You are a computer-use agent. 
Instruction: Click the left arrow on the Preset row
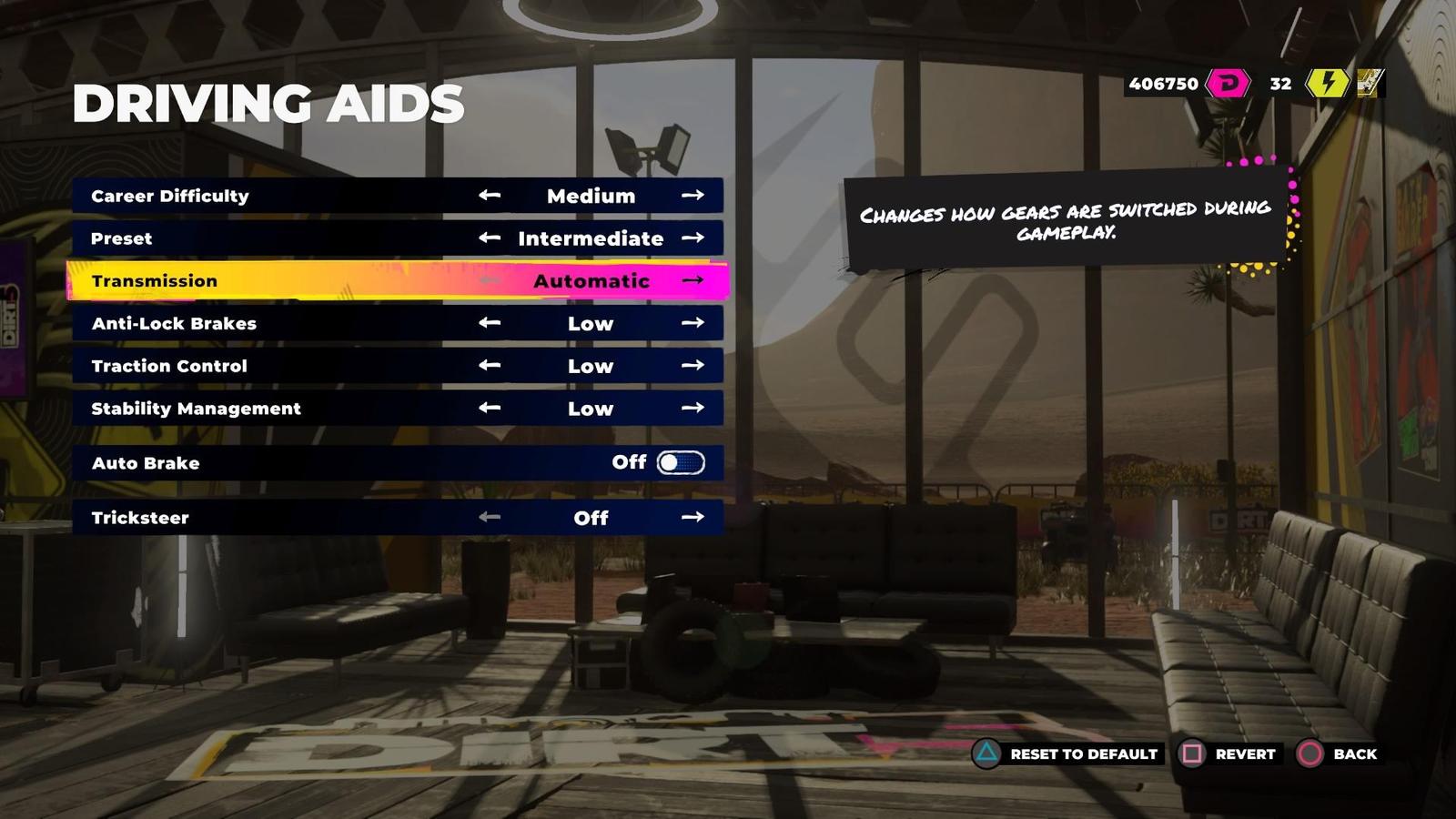click(490, 238)
